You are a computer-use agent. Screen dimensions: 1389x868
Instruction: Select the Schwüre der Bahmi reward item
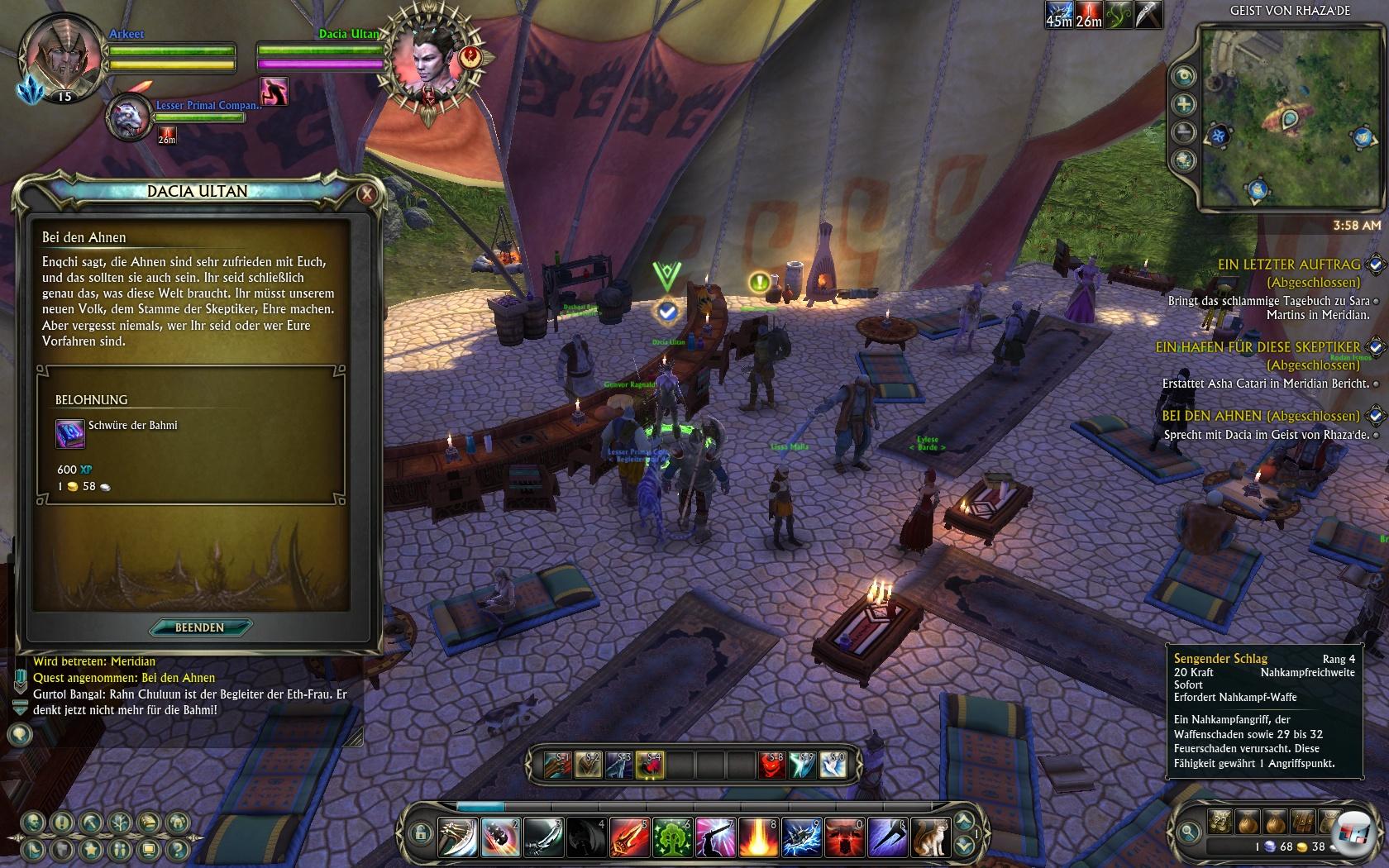[70, 433]
